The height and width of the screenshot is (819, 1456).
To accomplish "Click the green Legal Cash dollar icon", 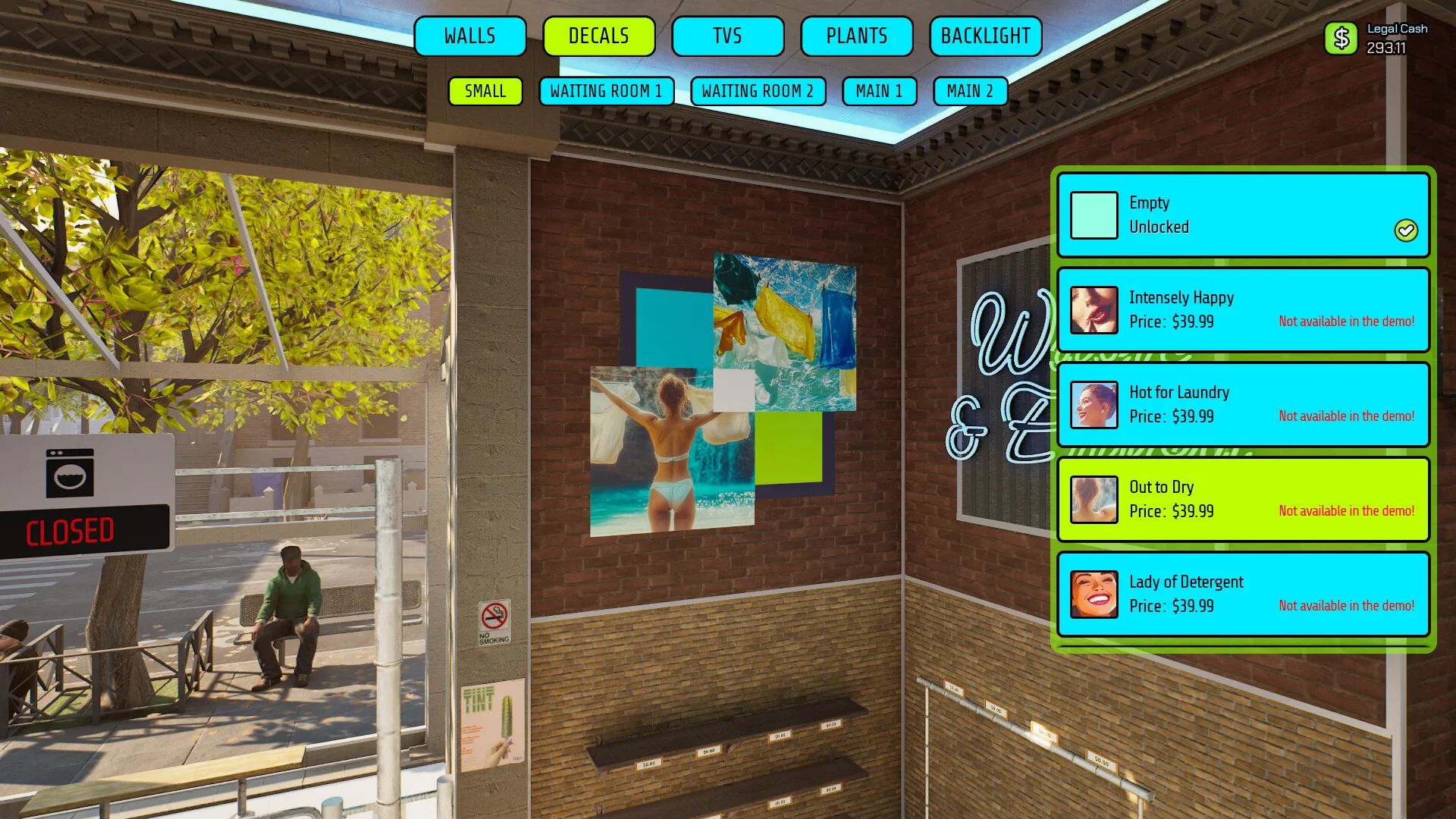I will pyautogui.click(x=1341, y=38).
